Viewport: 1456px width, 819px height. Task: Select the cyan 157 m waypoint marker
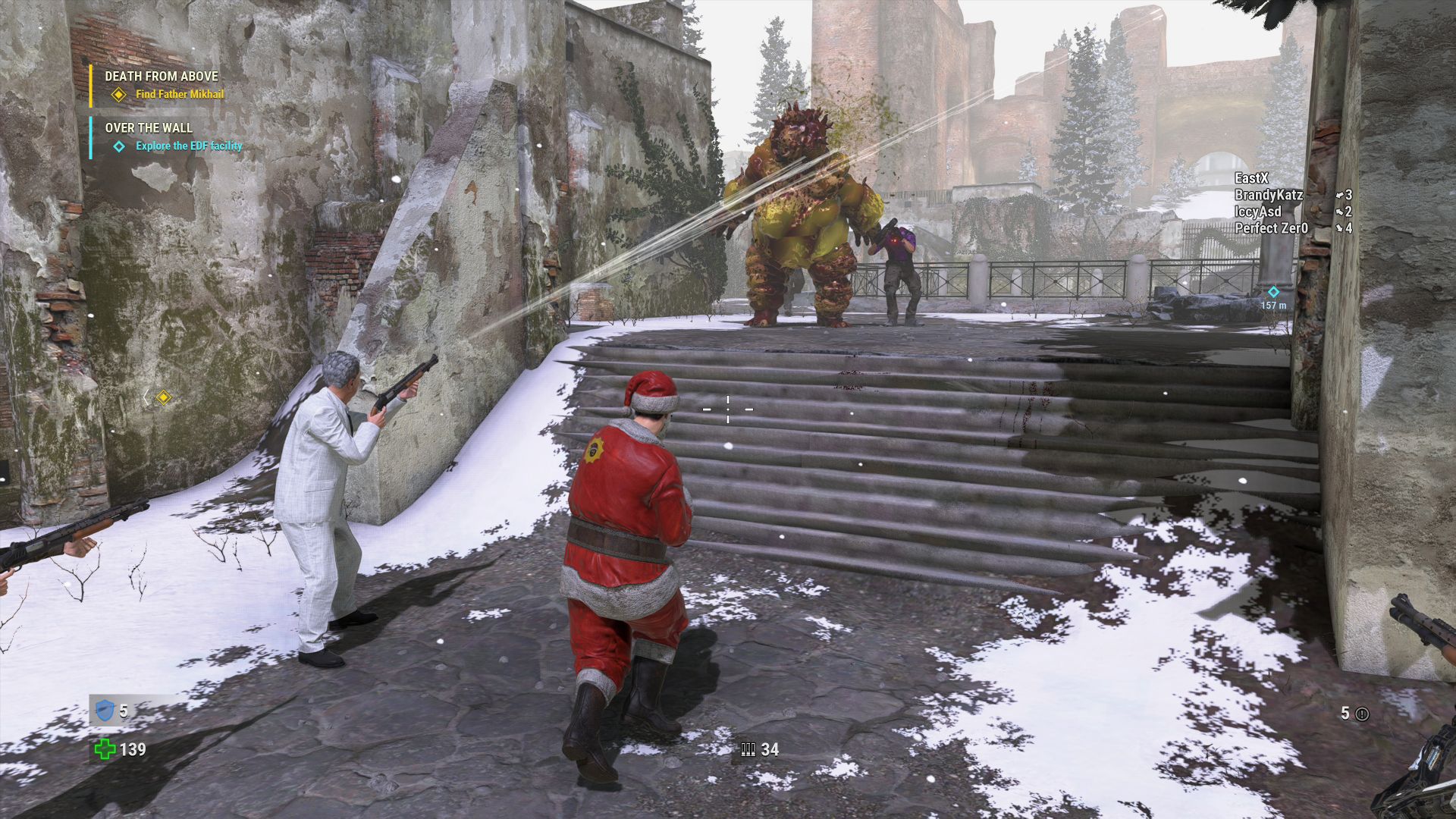pos(1273,292)
